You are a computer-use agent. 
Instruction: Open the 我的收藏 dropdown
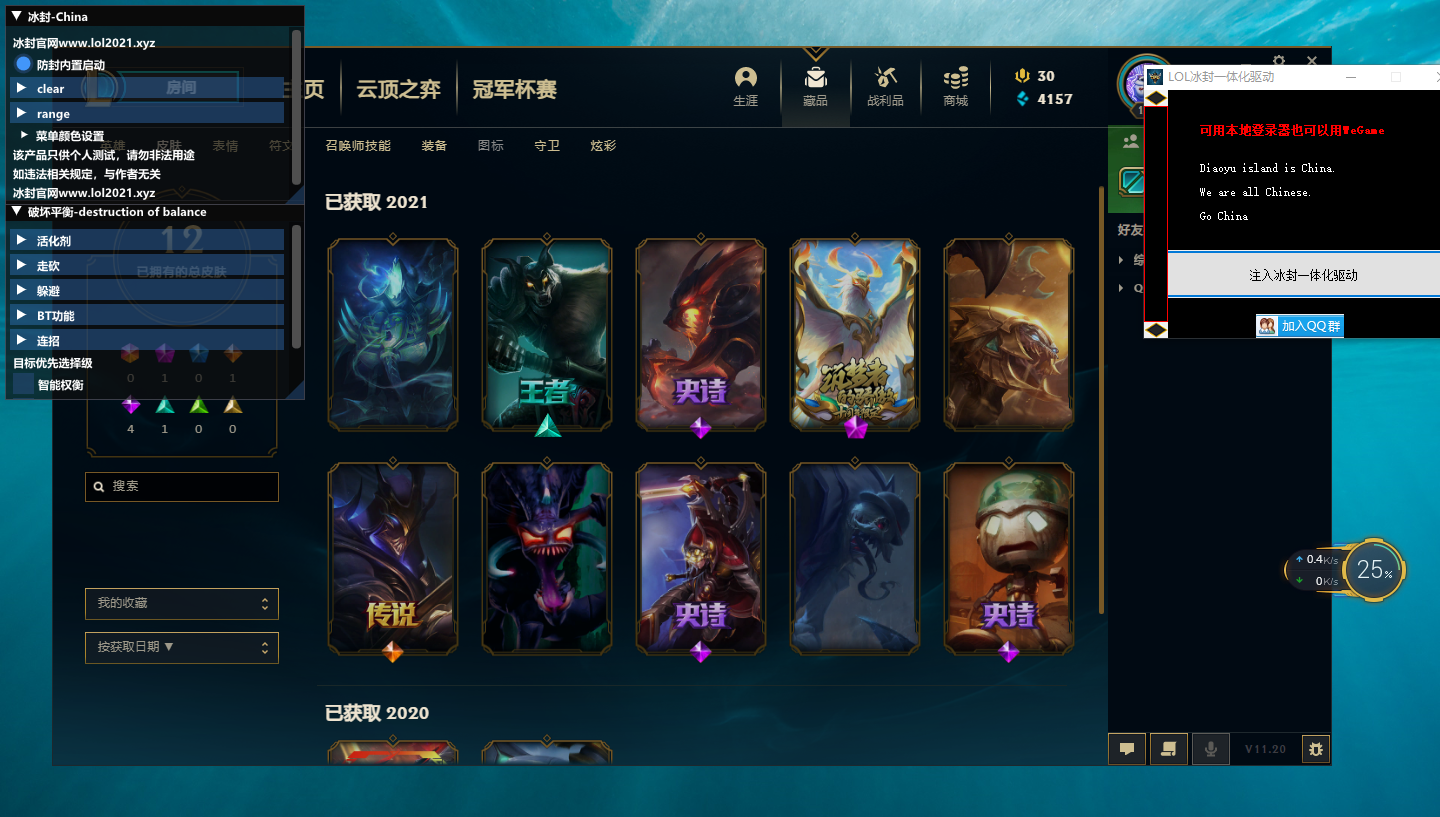click(181, 604)
